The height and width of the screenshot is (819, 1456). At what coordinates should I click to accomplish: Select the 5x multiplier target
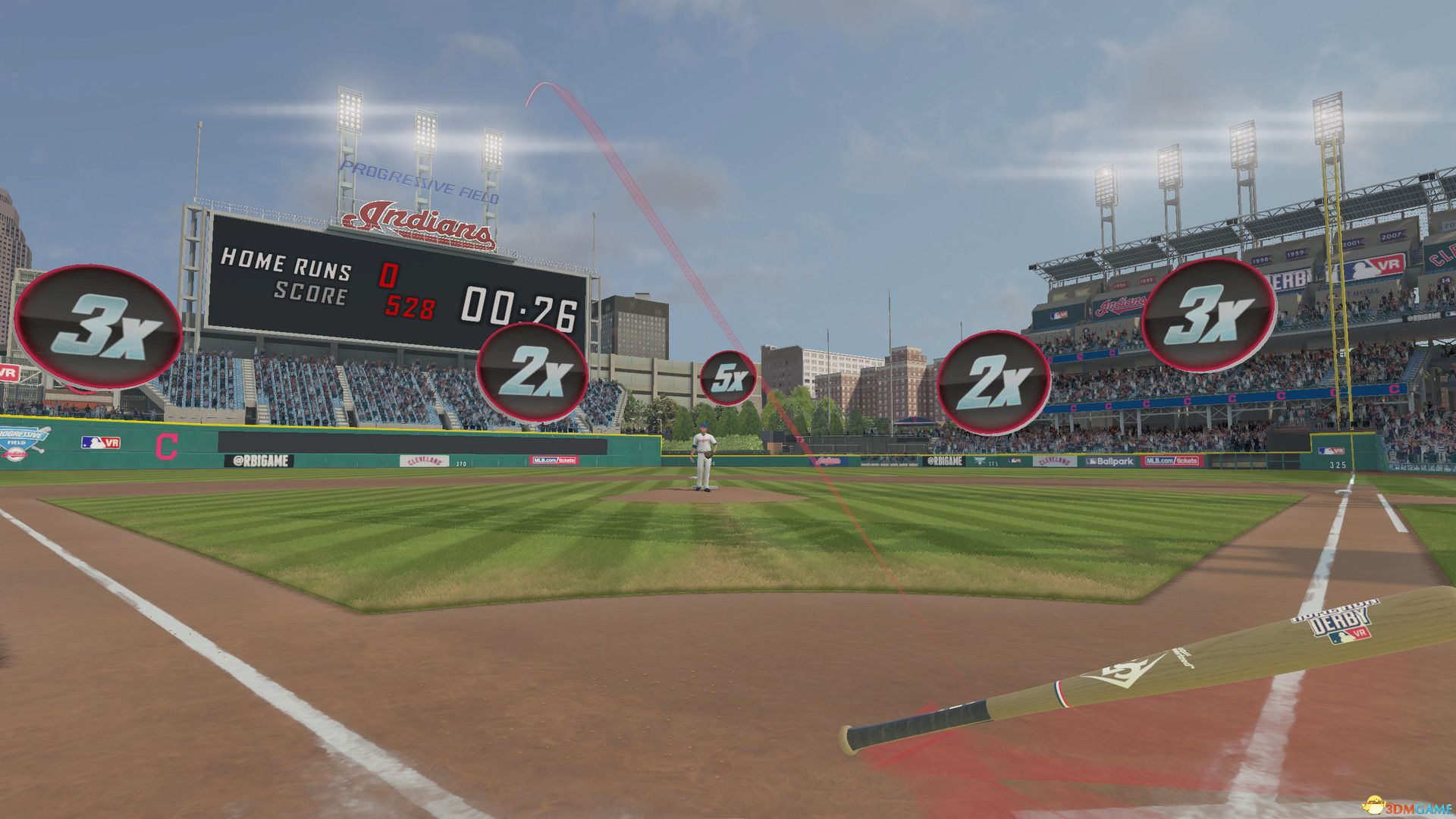point(728,378)
